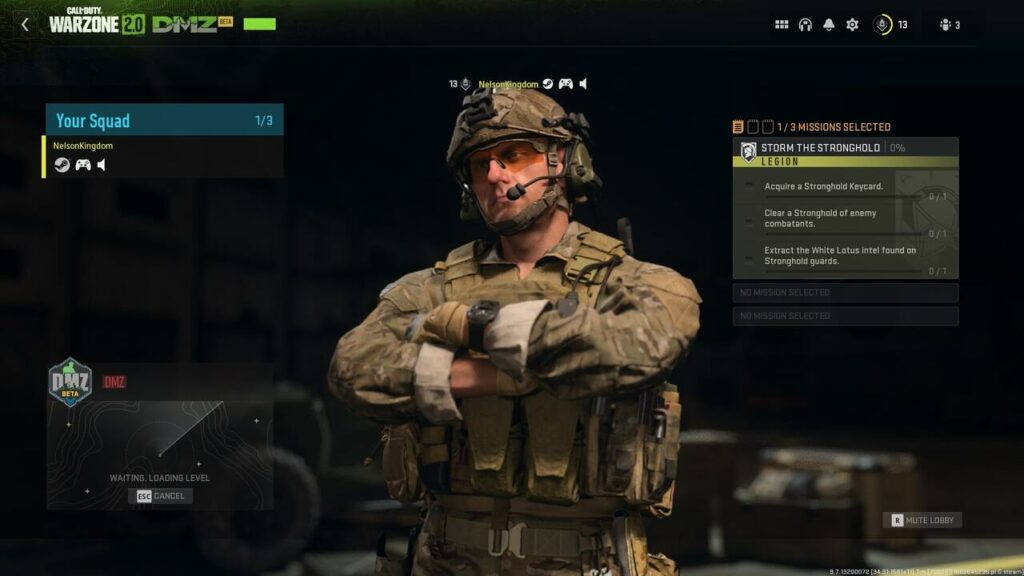Go back with the top-left arrow
1024x576 pixels.
tap(25, 25)
